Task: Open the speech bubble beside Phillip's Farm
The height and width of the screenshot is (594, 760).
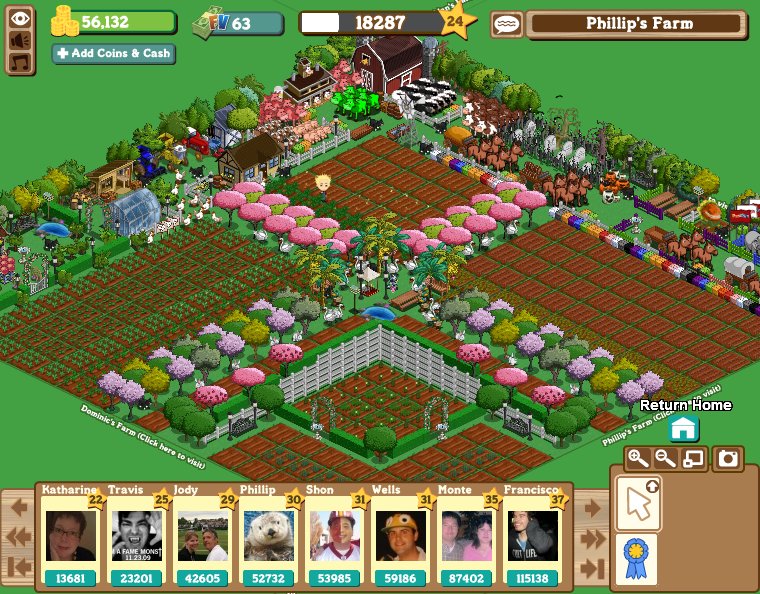Action: tap(505, 25)
